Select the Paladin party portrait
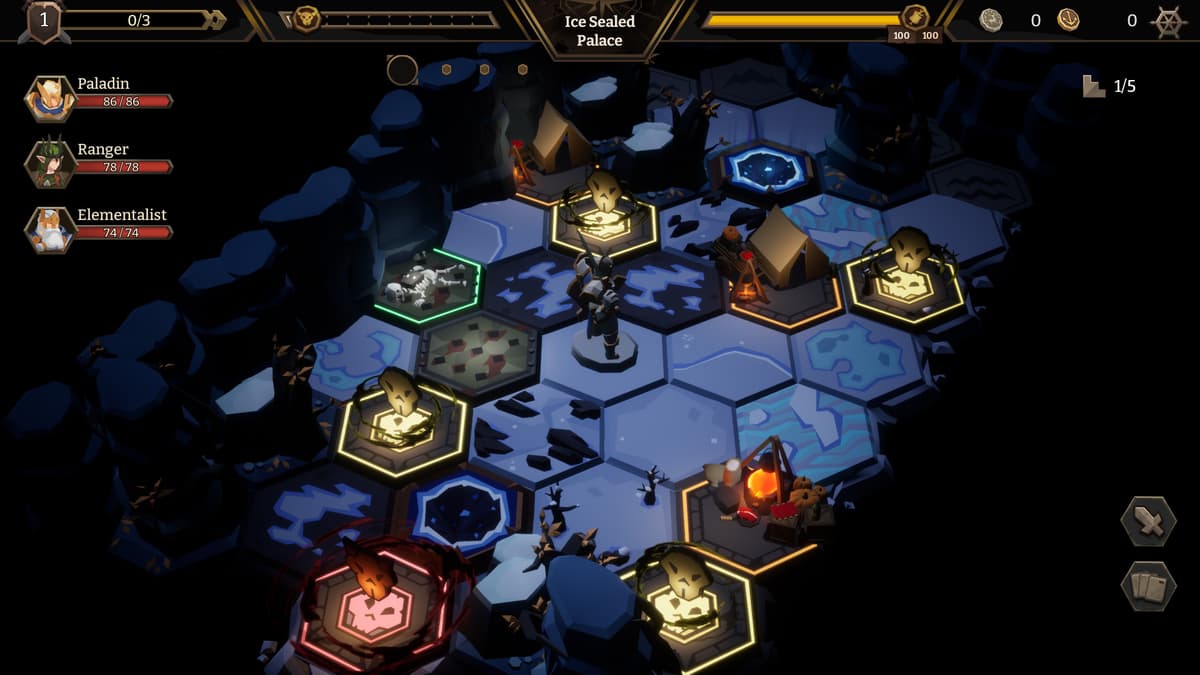 pyautogui.click(x=50, y=99)
